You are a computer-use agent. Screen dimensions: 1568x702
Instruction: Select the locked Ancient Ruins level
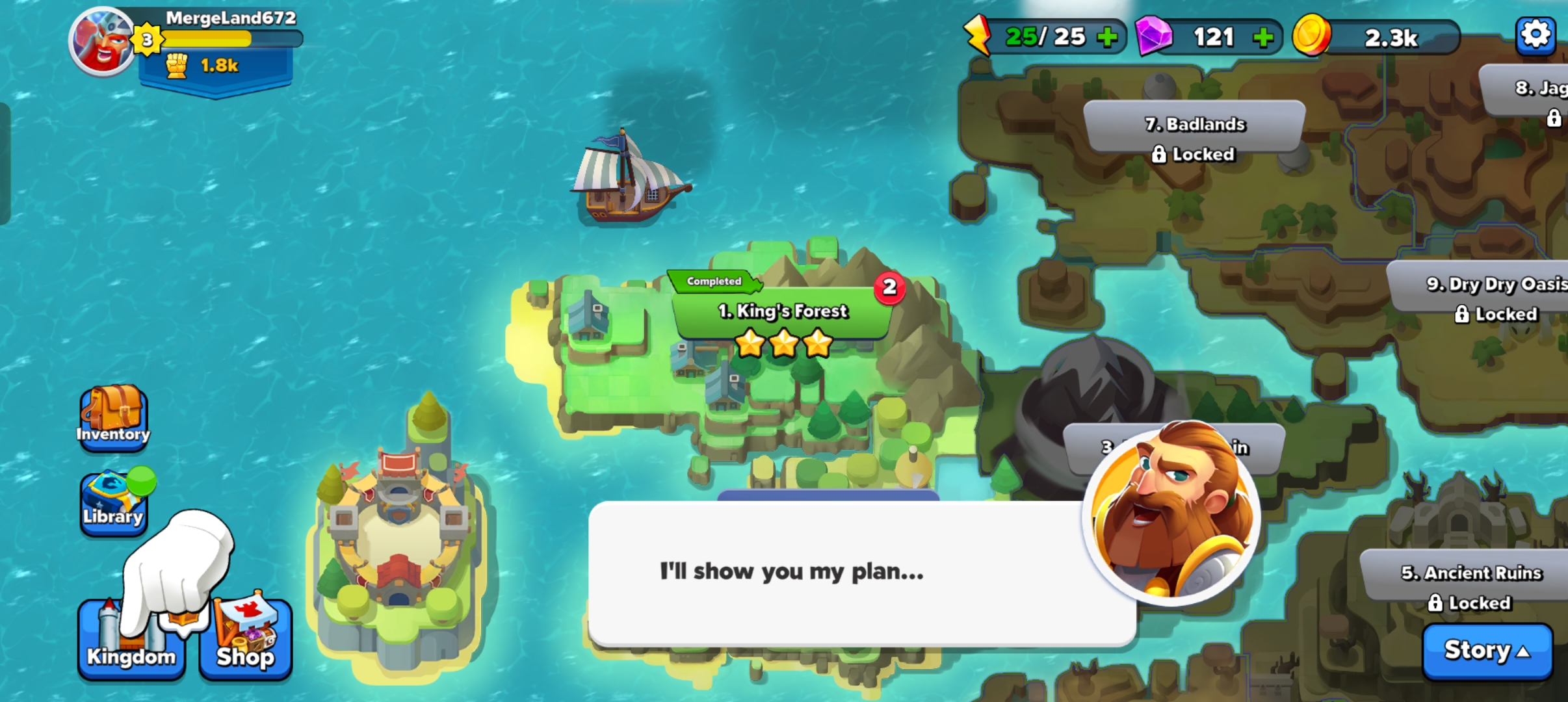(1470, 587)
